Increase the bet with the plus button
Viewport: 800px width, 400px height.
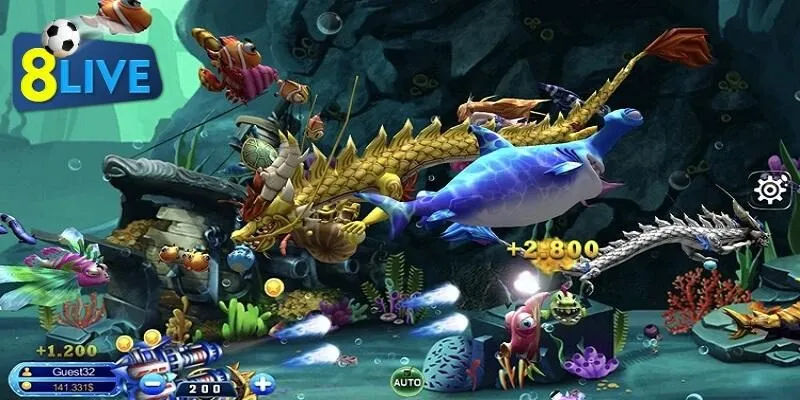tap(262, 382)
